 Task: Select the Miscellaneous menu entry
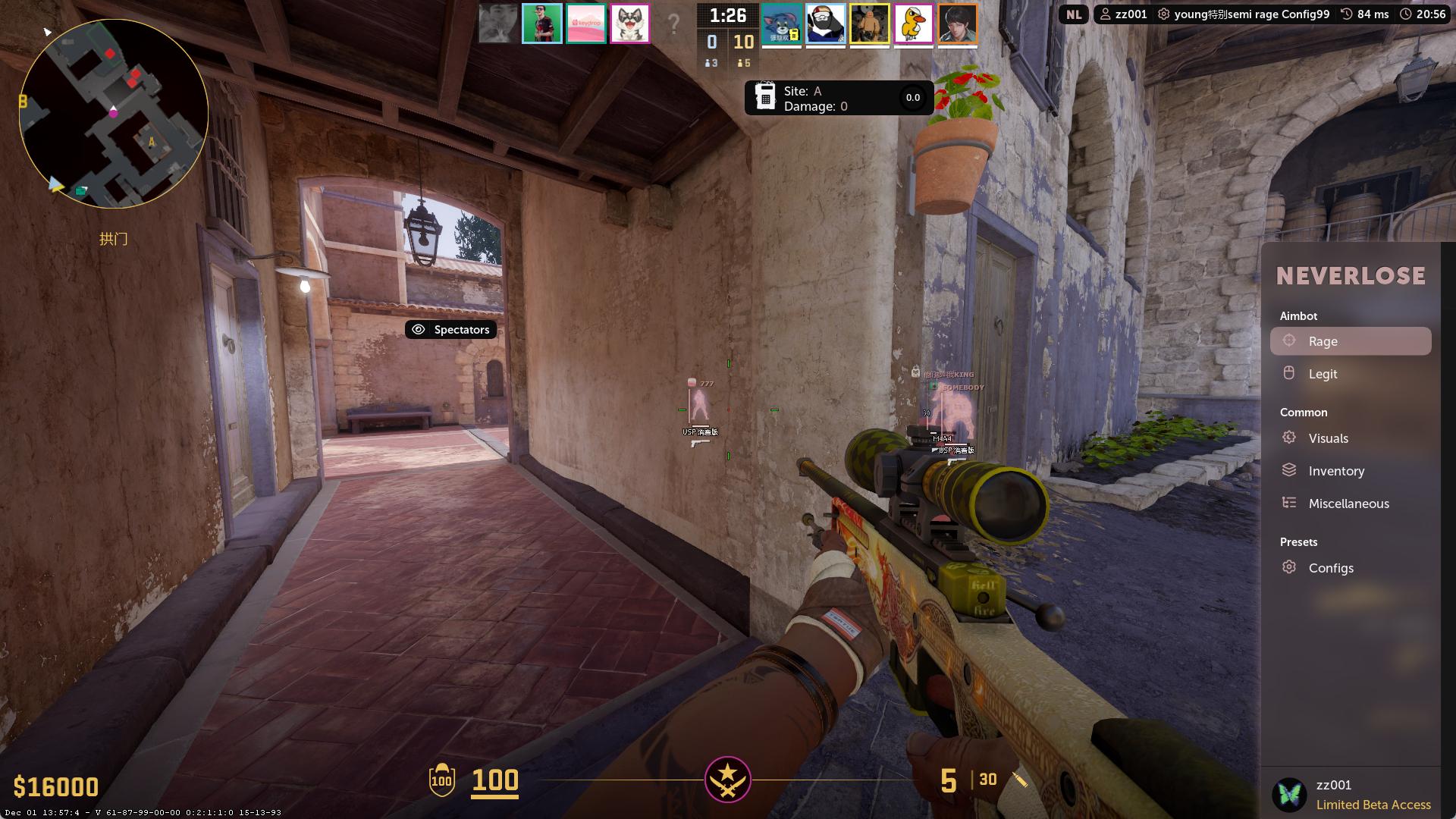[x=1348, y=504]
